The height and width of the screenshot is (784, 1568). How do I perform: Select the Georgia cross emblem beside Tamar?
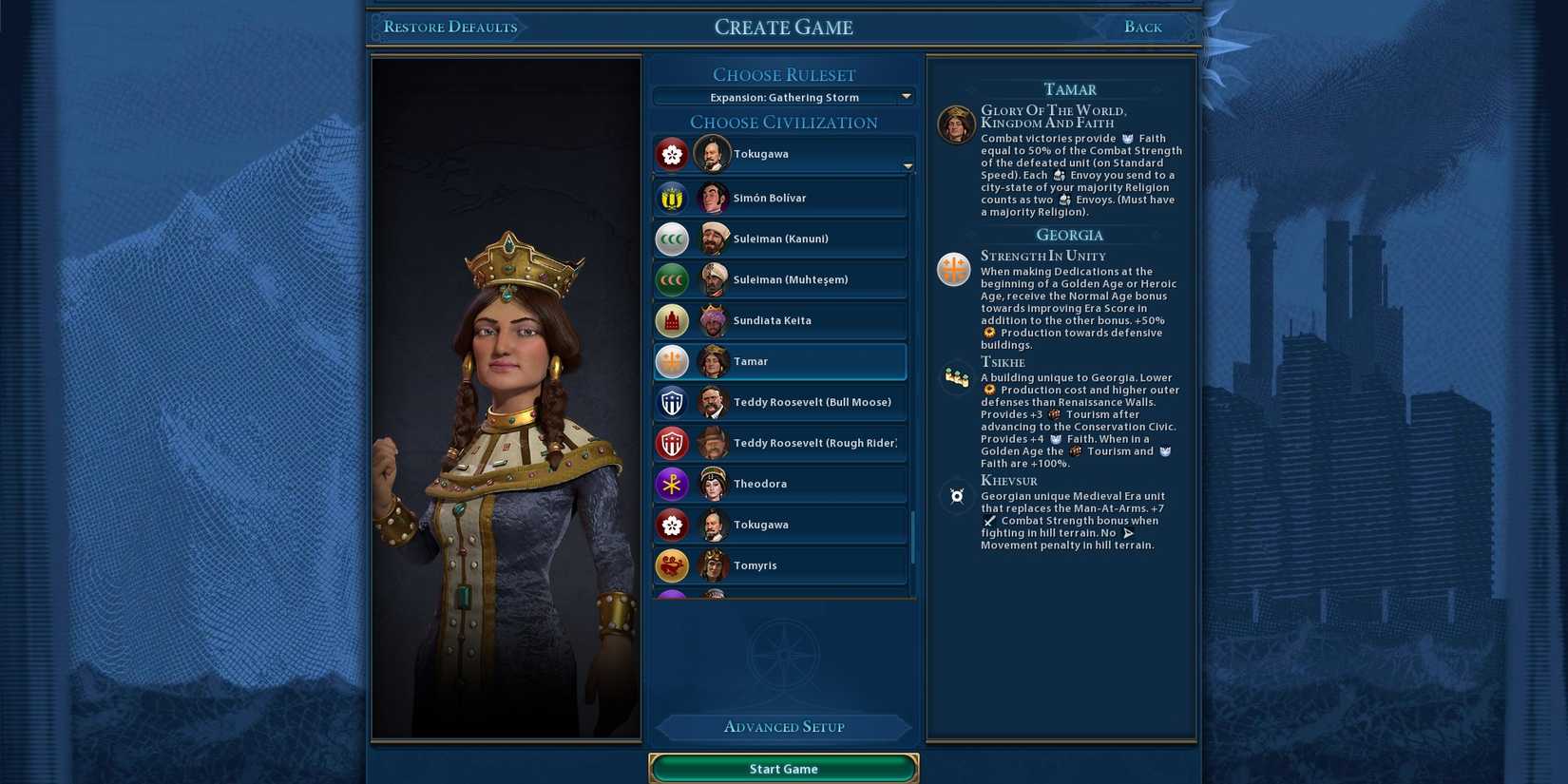672,361
